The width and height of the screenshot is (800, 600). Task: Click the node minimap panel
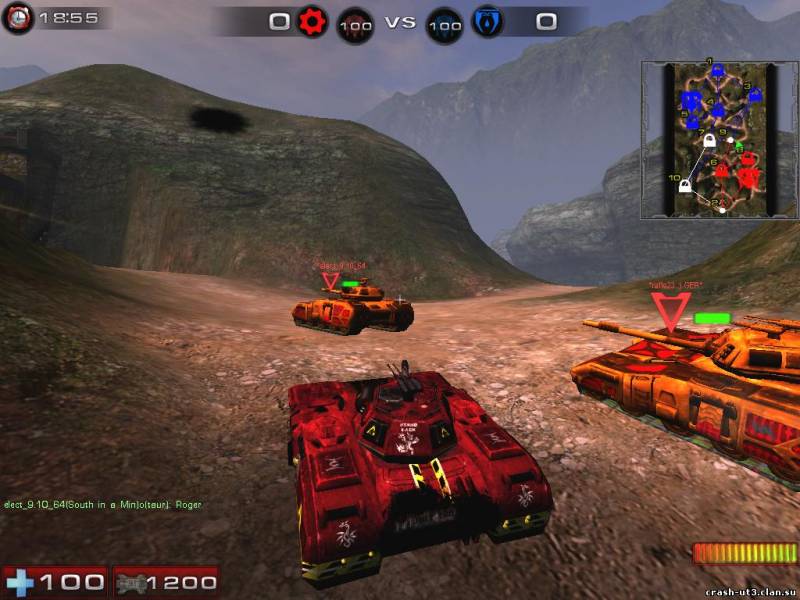(708, 139)
